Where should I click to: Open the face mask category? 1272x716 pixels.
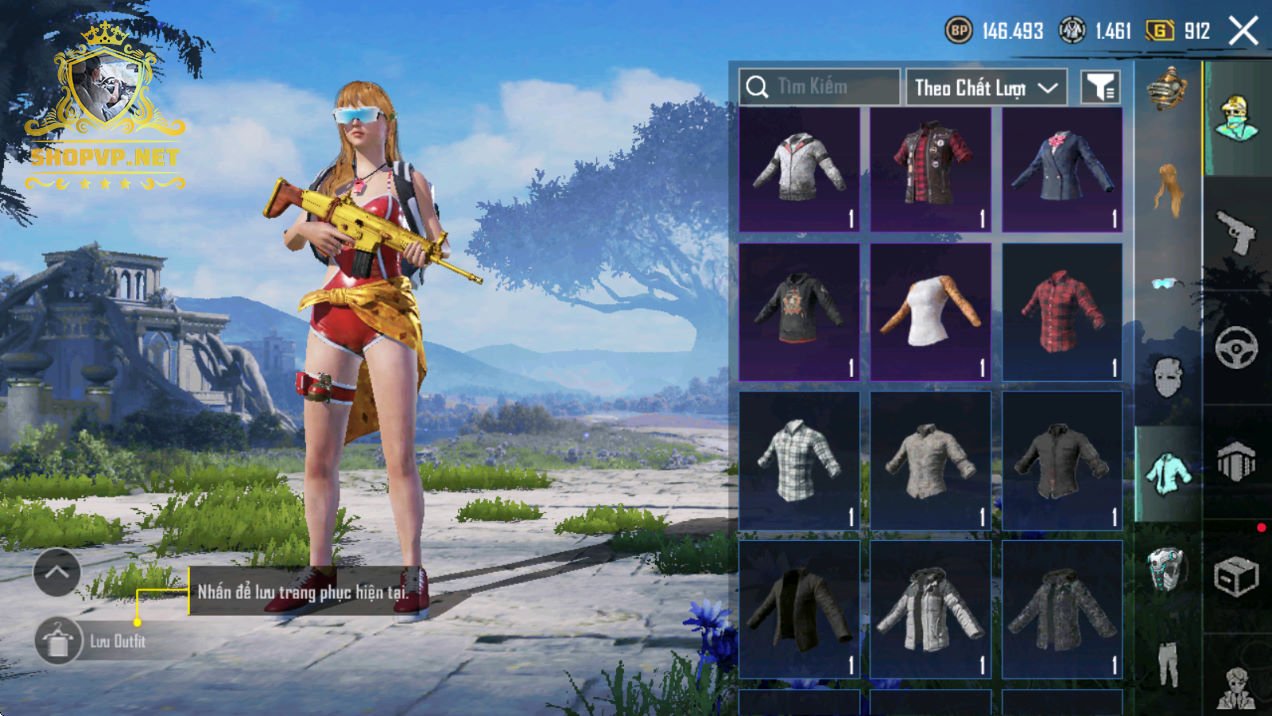point(1167,378)
